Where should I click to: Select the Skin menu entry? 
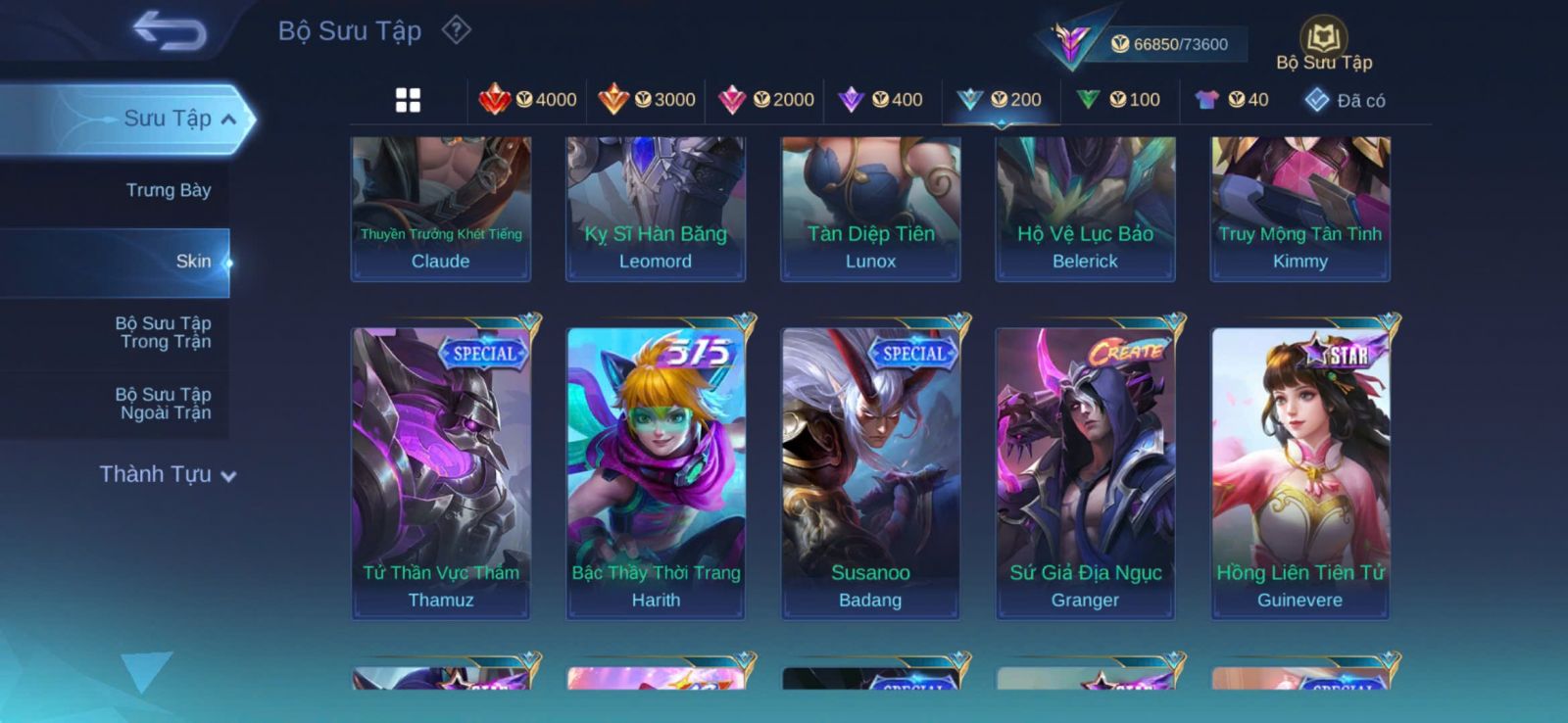[x=193, y=262]
